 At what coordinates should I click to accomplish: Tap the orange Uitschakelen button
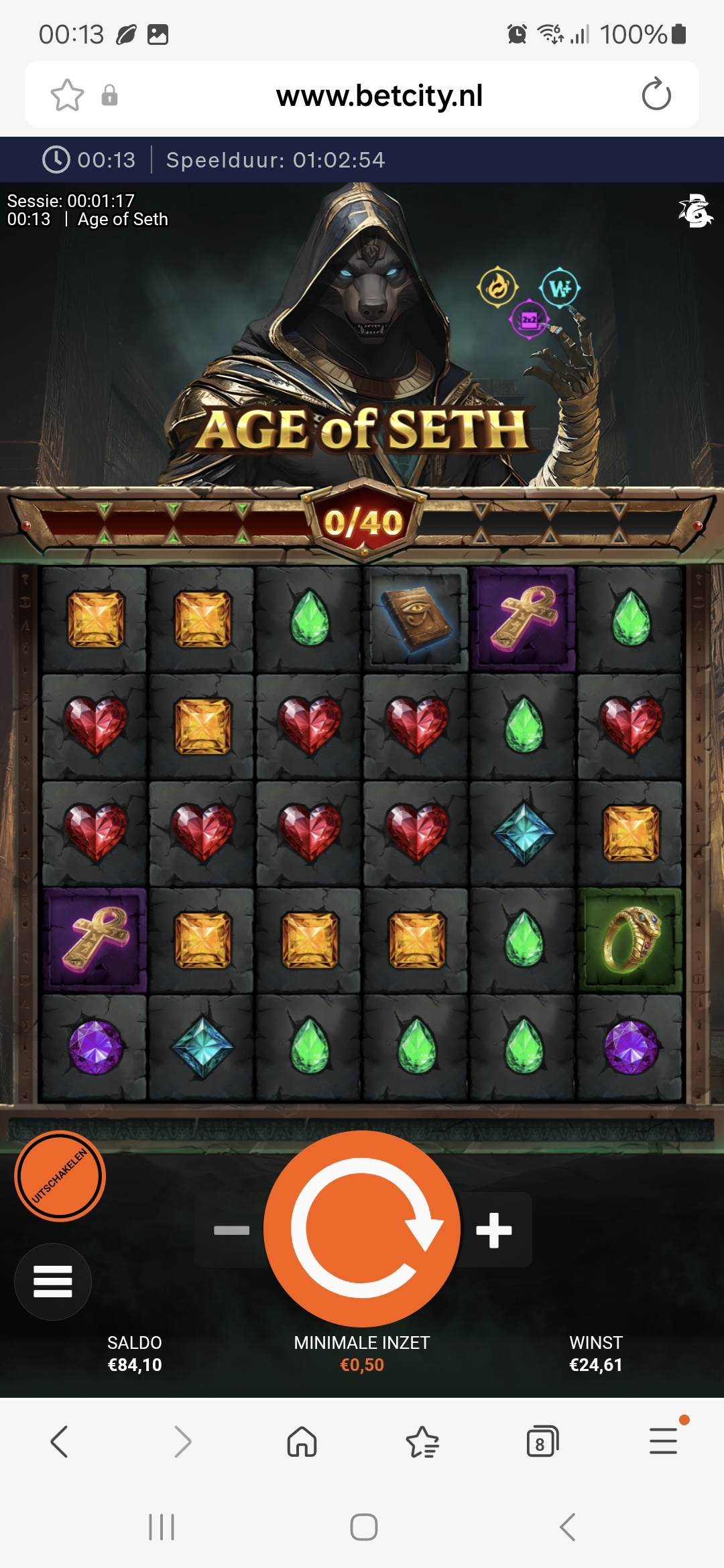(x=60, y=1176)
